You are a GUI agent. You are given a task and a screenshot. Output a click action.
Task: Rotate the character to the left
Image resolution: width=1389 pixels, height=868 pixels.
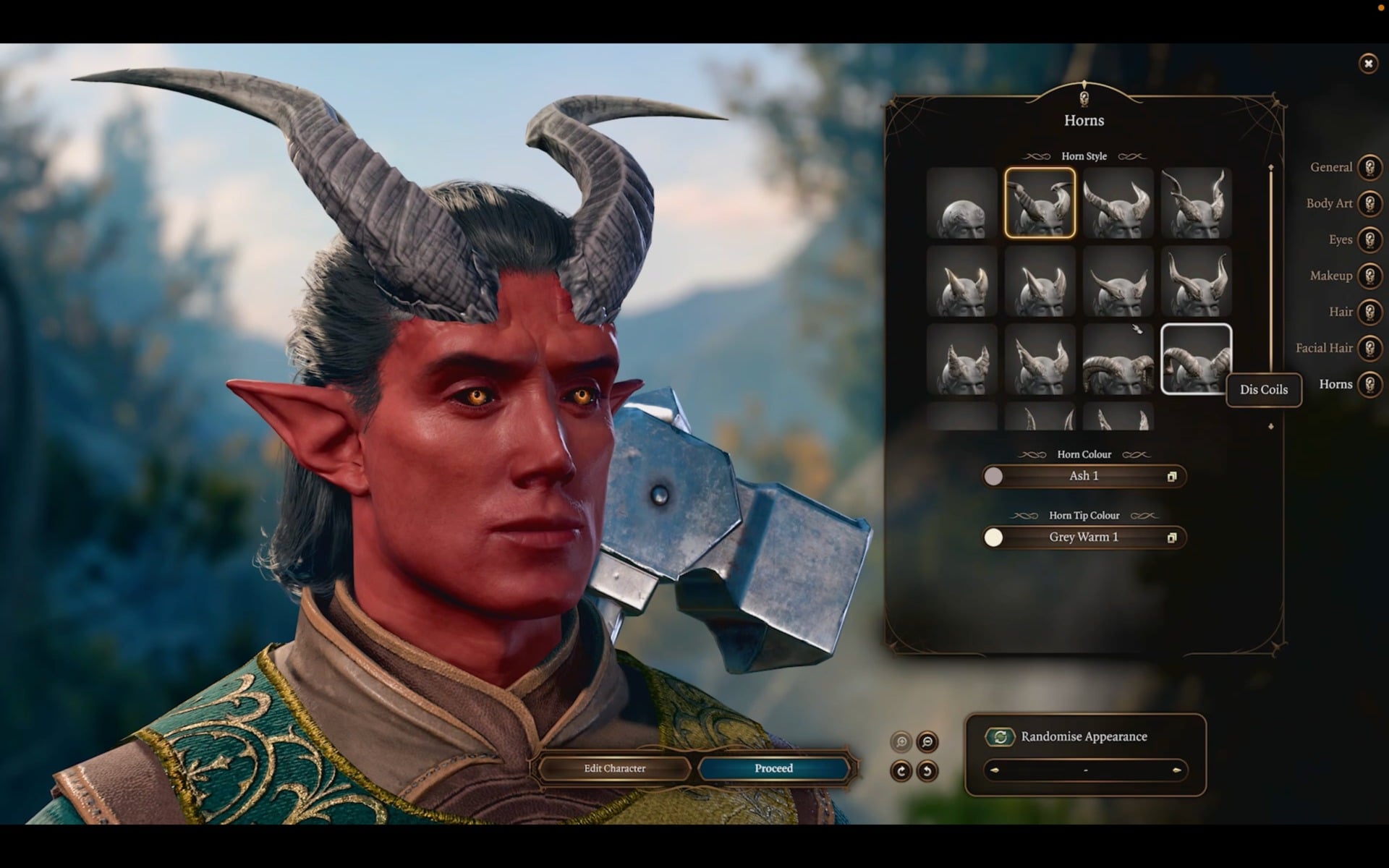click(928, 770)
